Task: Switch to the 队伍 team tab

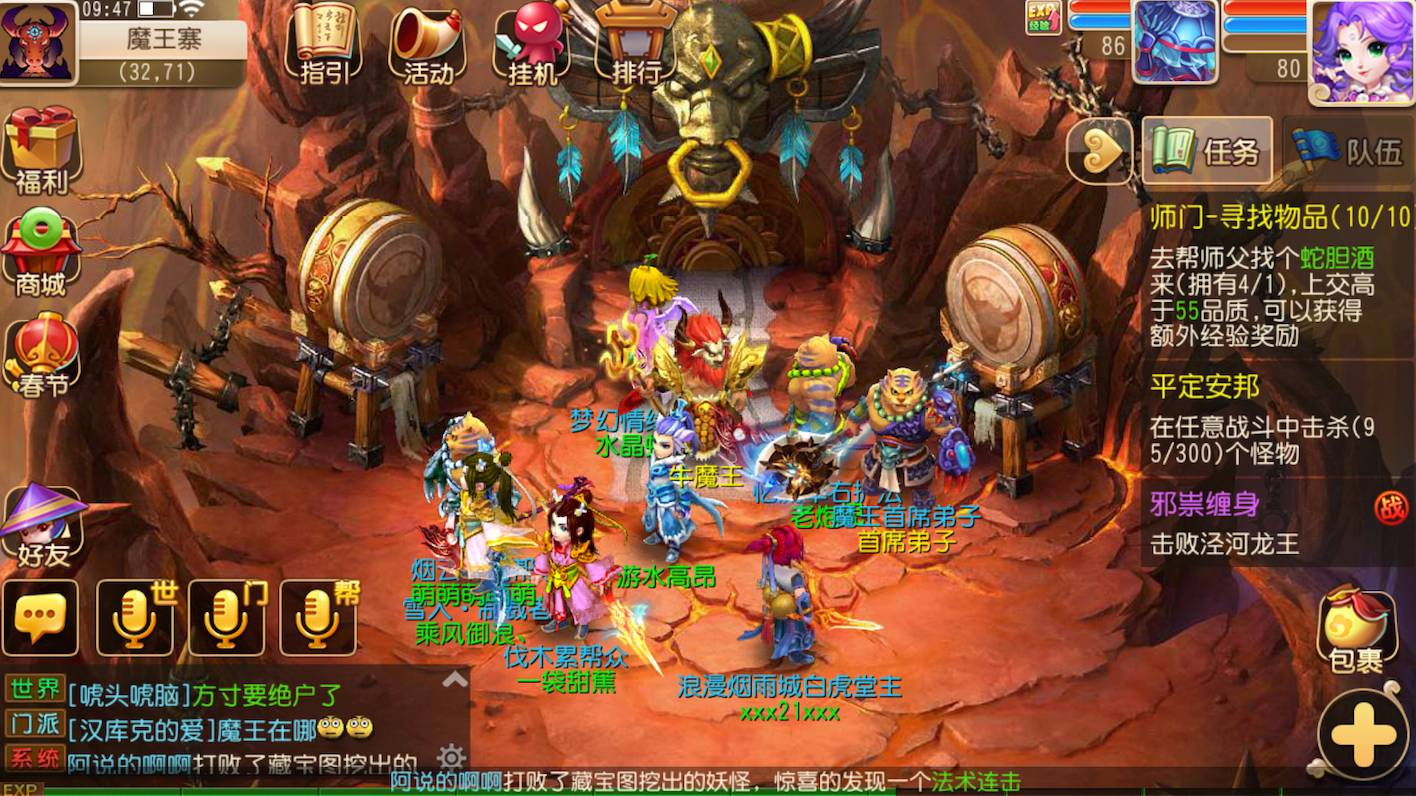Action: pyautogui.click(x=1350, y=151)
